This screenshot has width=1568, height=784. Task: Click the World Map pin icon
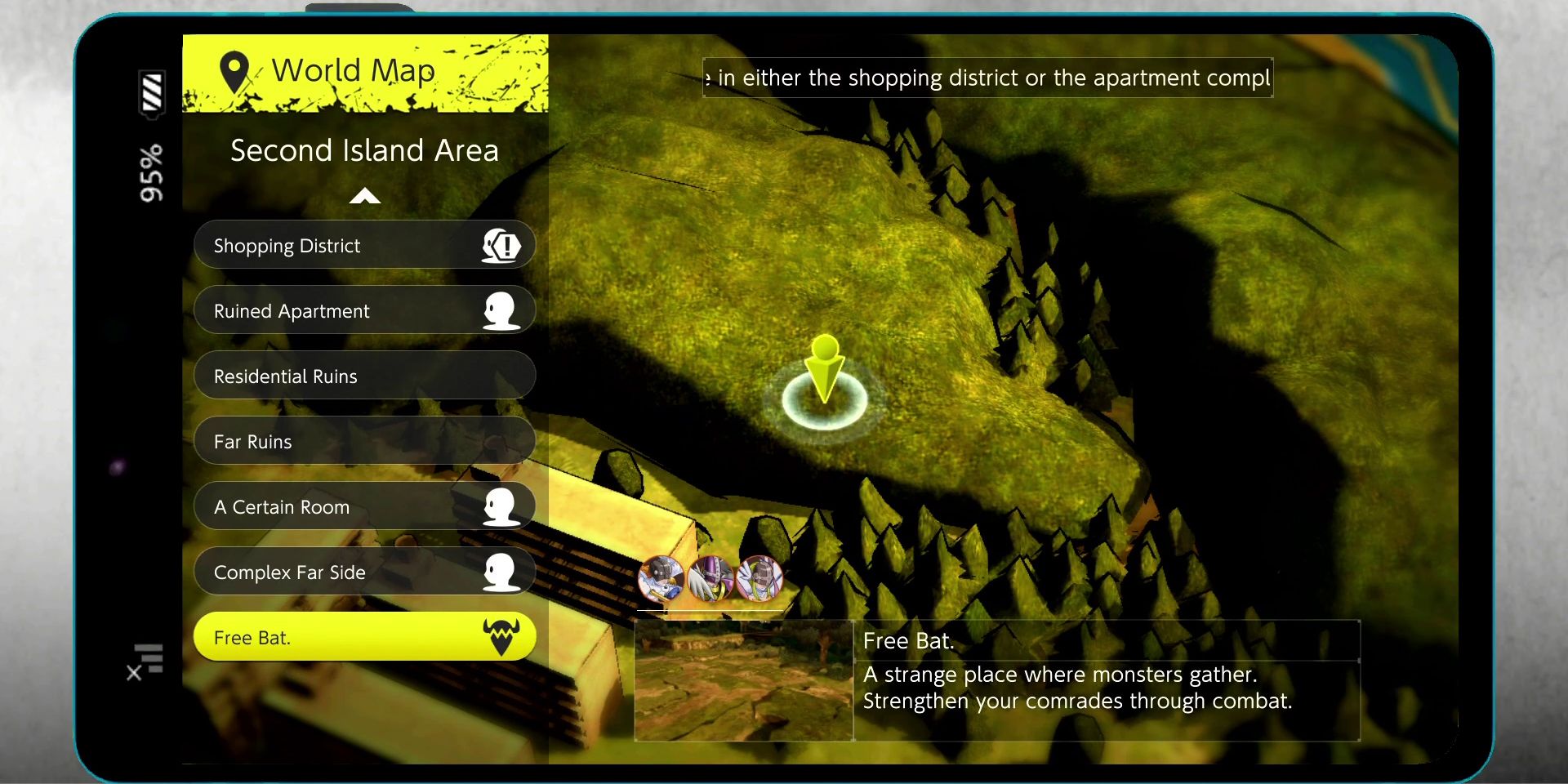pyautogui.click(x=234, y=69)
